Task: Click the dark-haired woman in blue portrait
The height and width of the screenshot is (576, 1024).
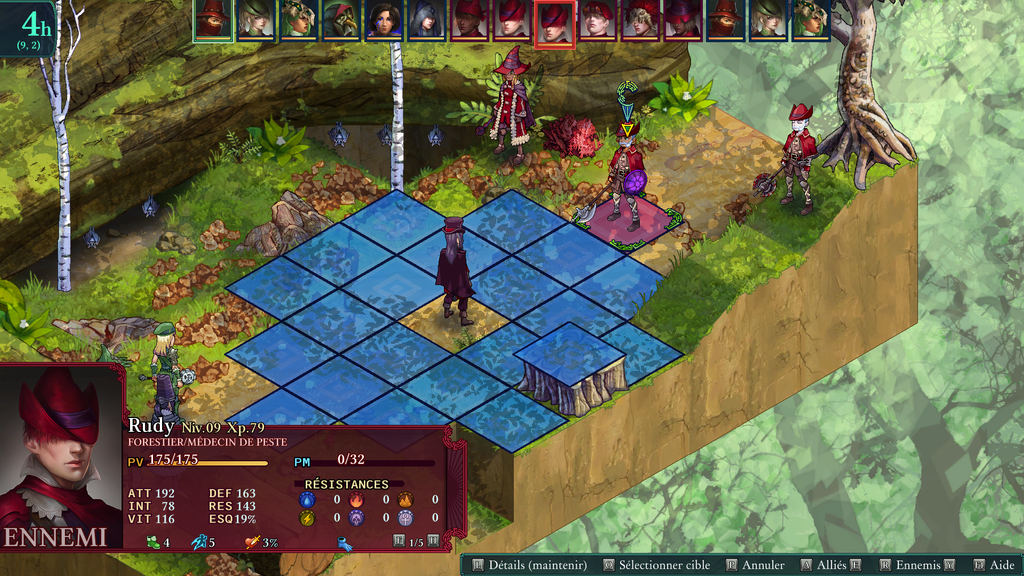Action: (x=383, y=20)
